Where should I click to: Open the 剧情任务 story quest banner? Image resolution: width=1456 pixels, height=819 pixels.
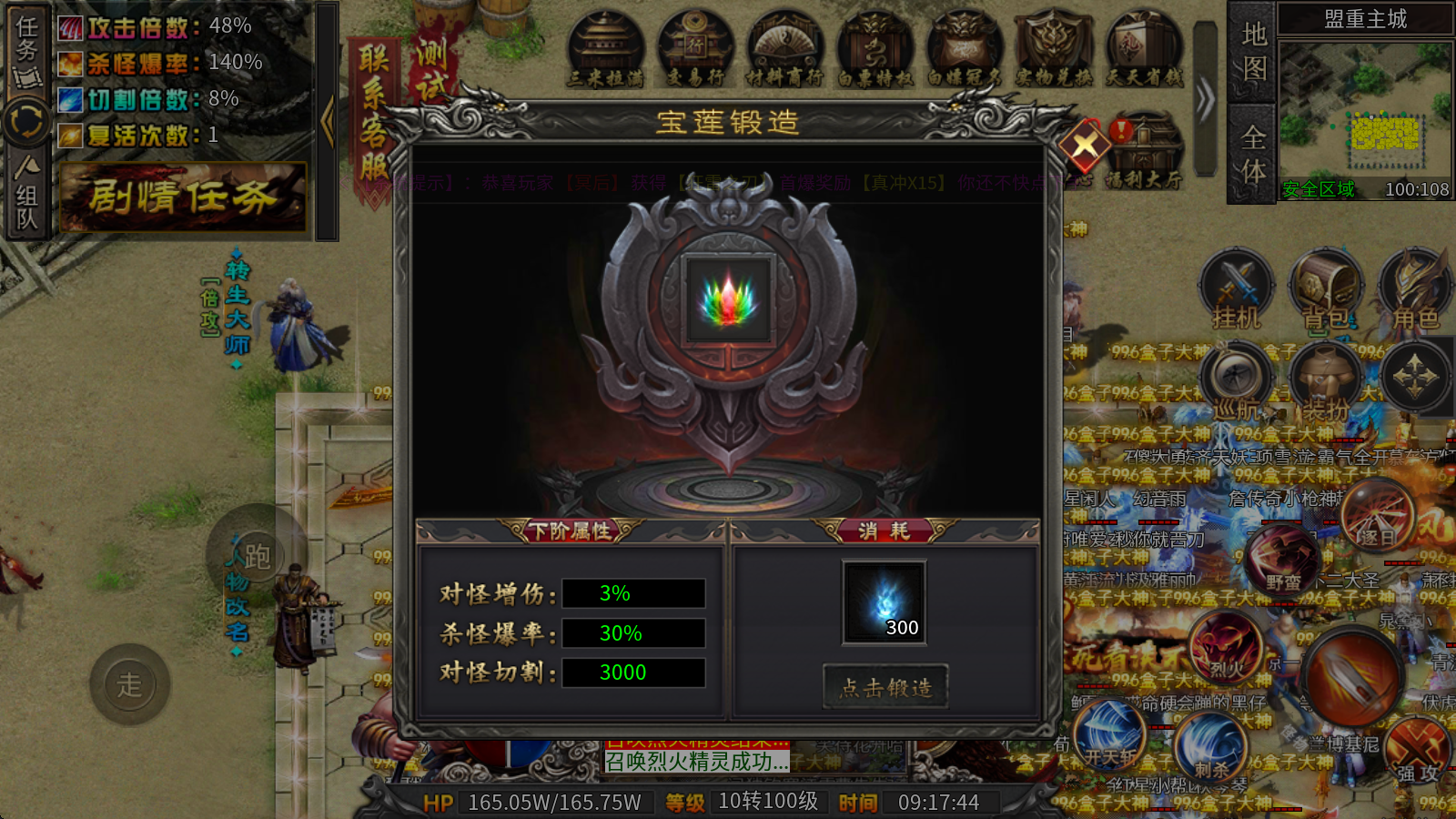(183, 197)
